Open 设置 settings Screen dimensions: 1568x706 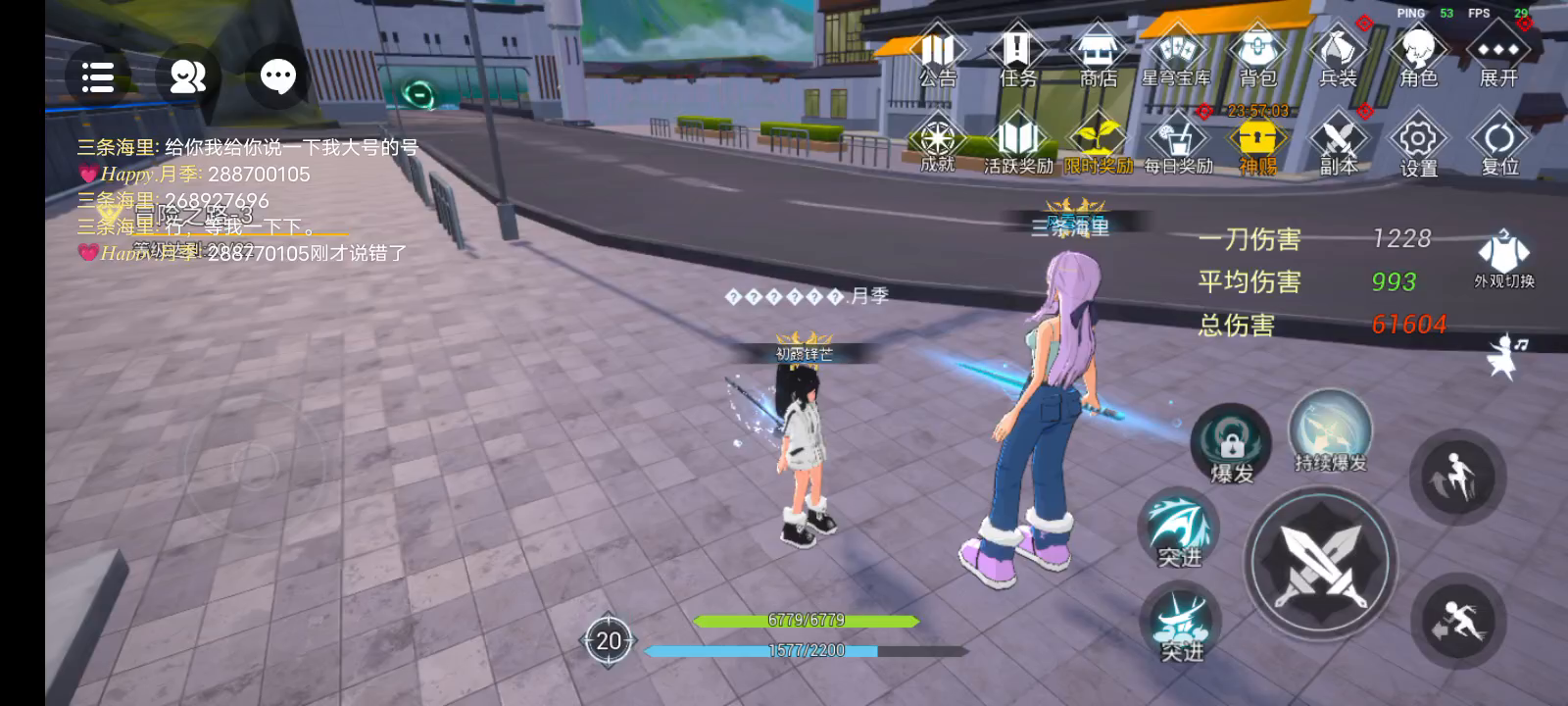(x=1418, y=145)
